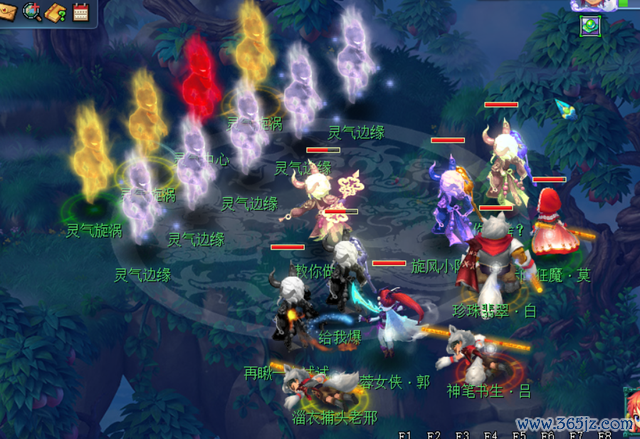Open the red calendar icon
640x439 pixels.
point(81,12)
